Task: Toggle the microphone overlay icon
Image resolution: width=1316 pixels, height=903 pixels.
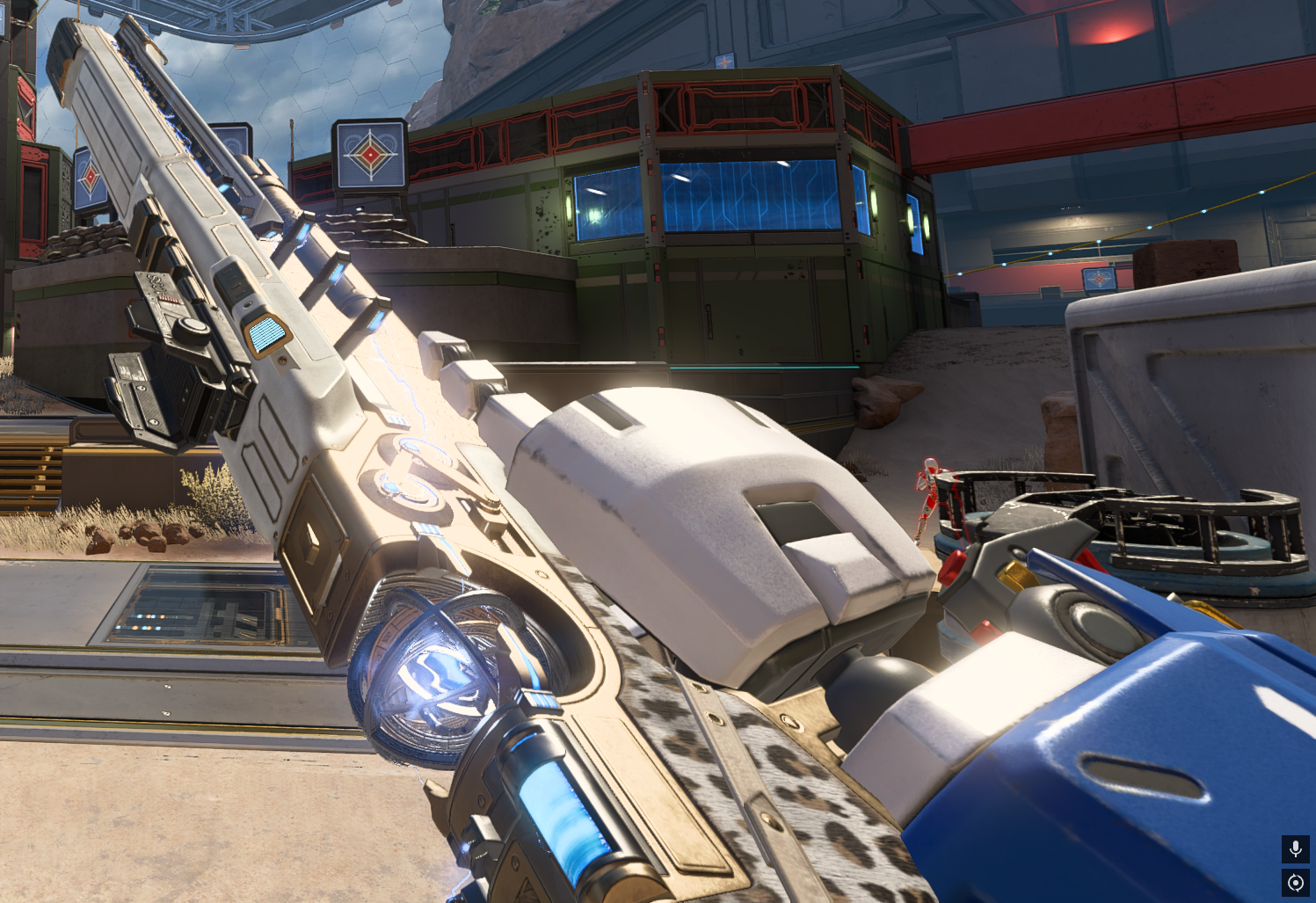Action: click(1295, 848)
